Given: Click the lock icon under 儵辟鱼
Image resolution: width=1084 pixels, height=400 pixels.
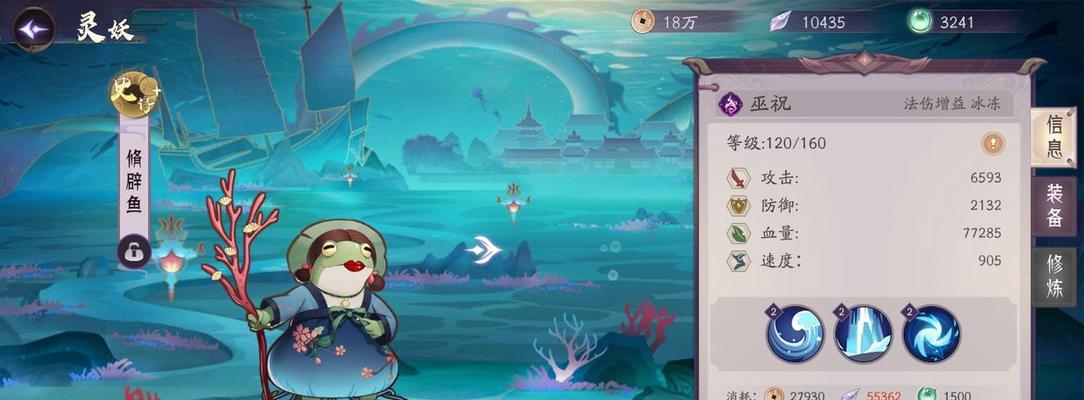Looking at the screenshot, I should (x=134, y=251).
